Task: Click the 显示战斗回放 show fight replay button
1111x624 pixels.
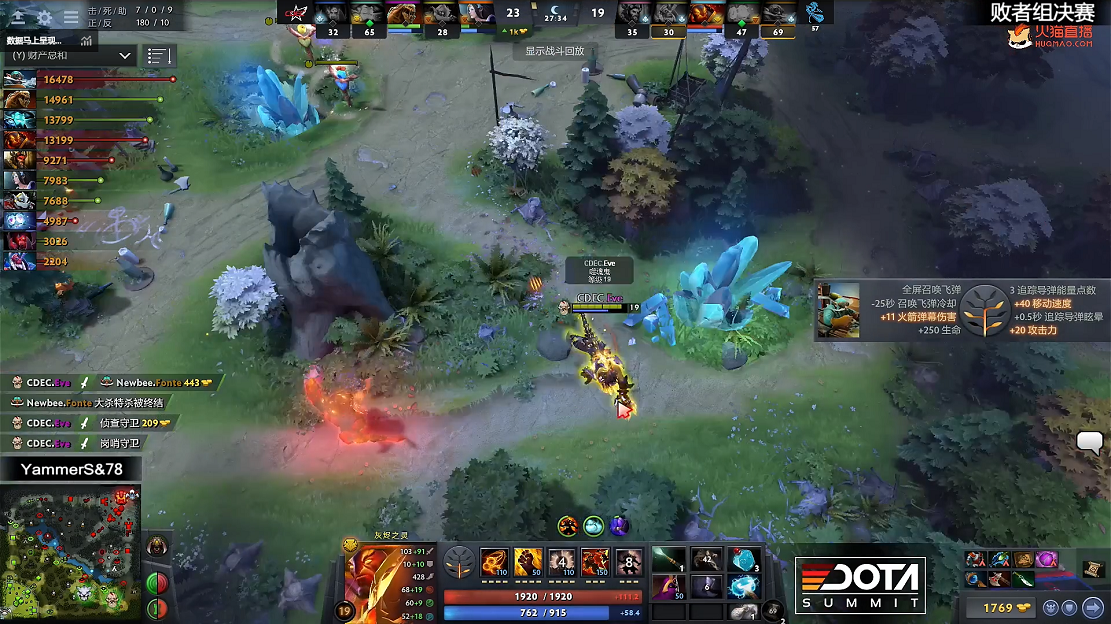Action: (554, 51)
